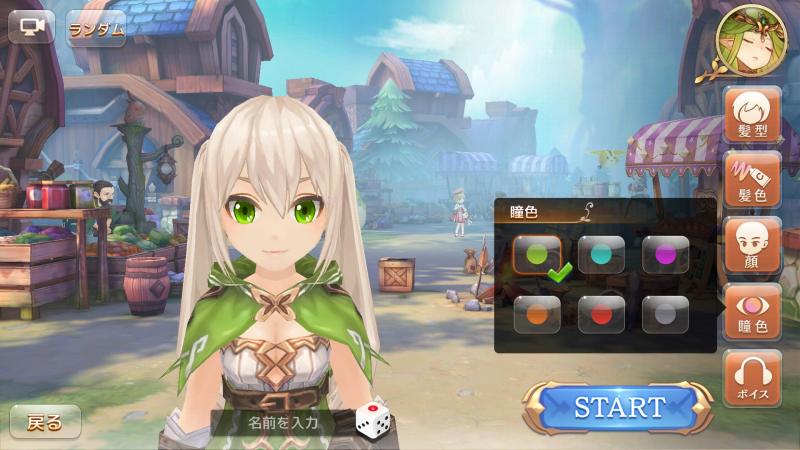The image size is (800, 450).
Task: Open the 顔 face tab
Action: click(x=752, y=246)
